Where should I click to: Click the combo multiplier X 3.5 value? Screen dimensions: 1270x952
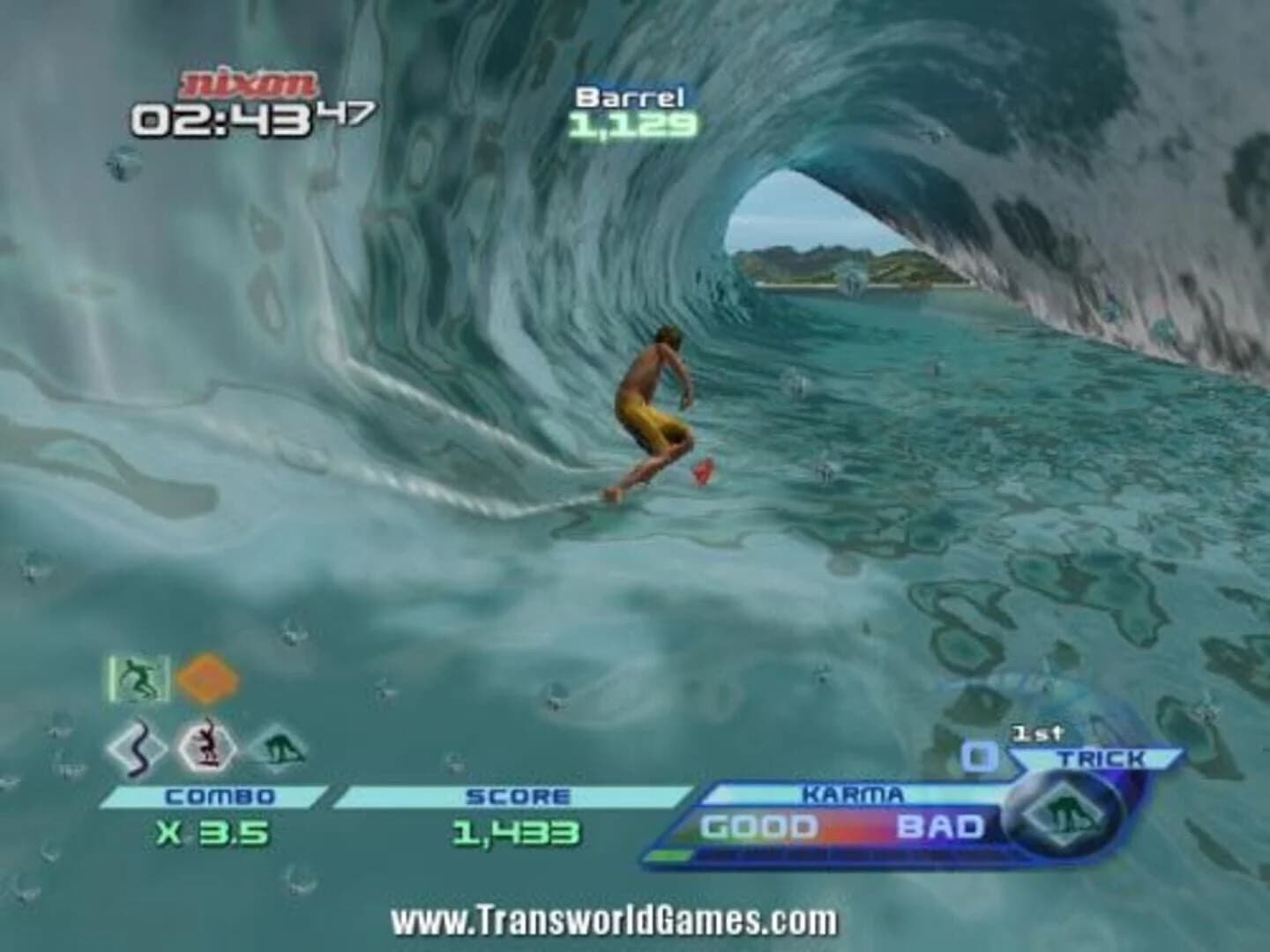(212, 829)
